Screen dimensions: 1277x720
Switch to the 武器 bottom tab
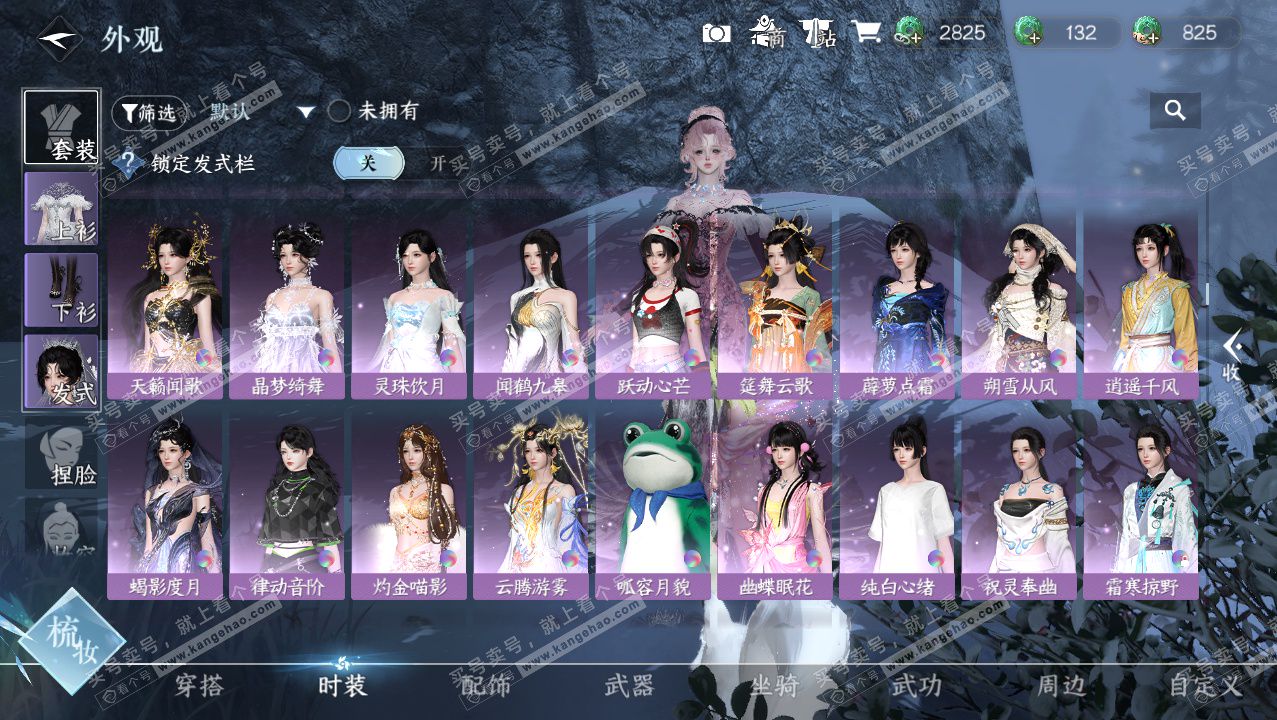coord(629,686)
